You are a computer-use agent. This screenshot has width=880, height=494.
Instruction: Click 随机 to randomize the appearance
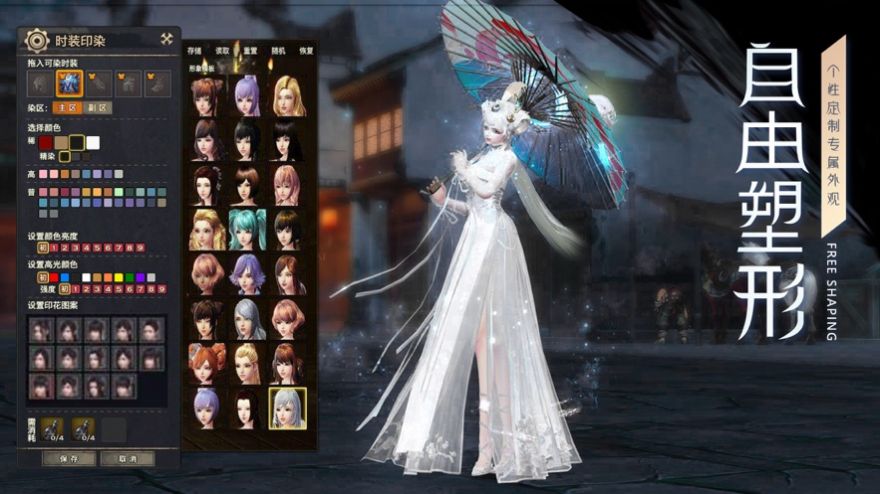pos(278,50)
